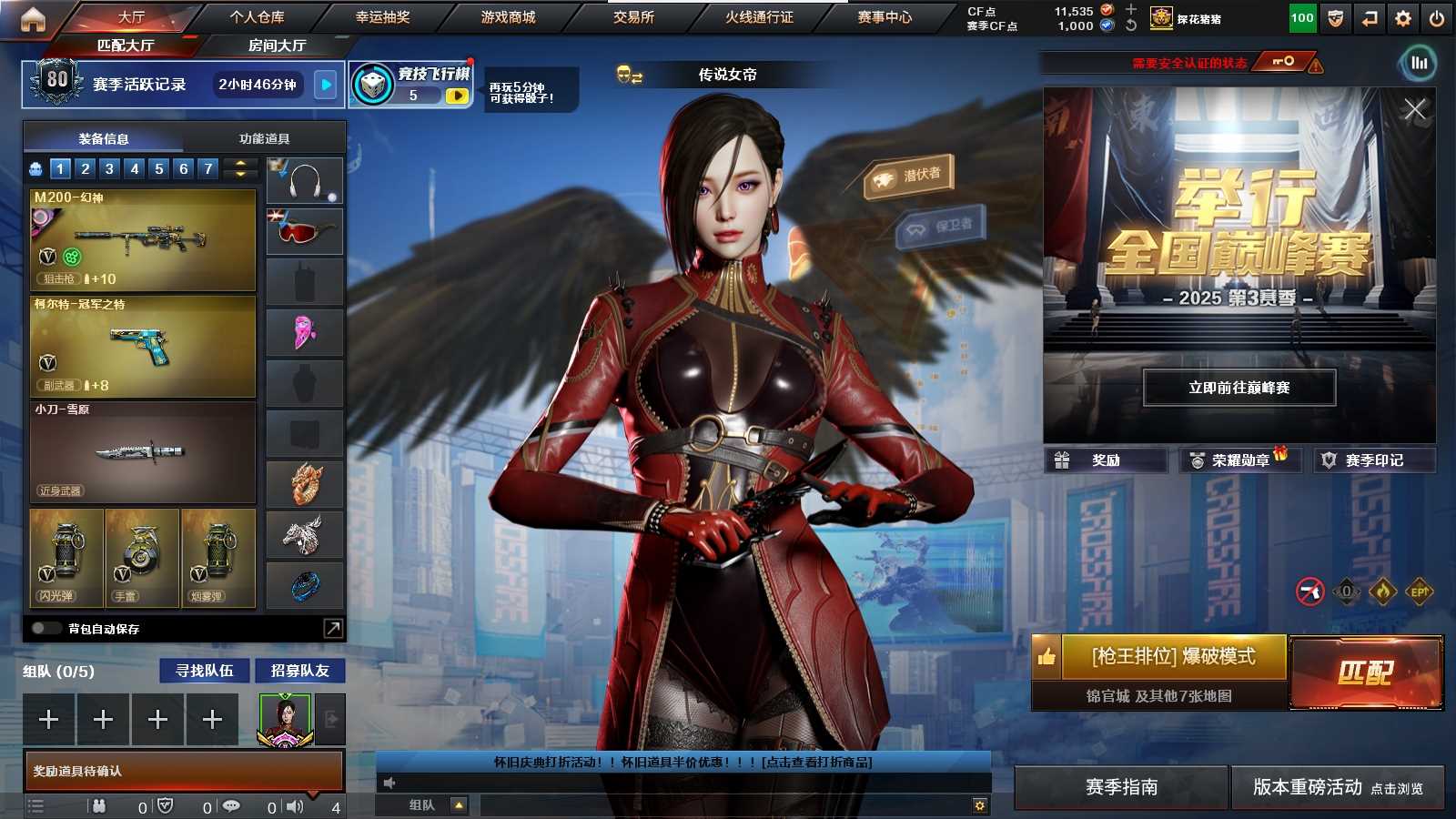Screen dimensions: 1456x819
Task: Open settings gear icon
Action: pos(1403,18)
